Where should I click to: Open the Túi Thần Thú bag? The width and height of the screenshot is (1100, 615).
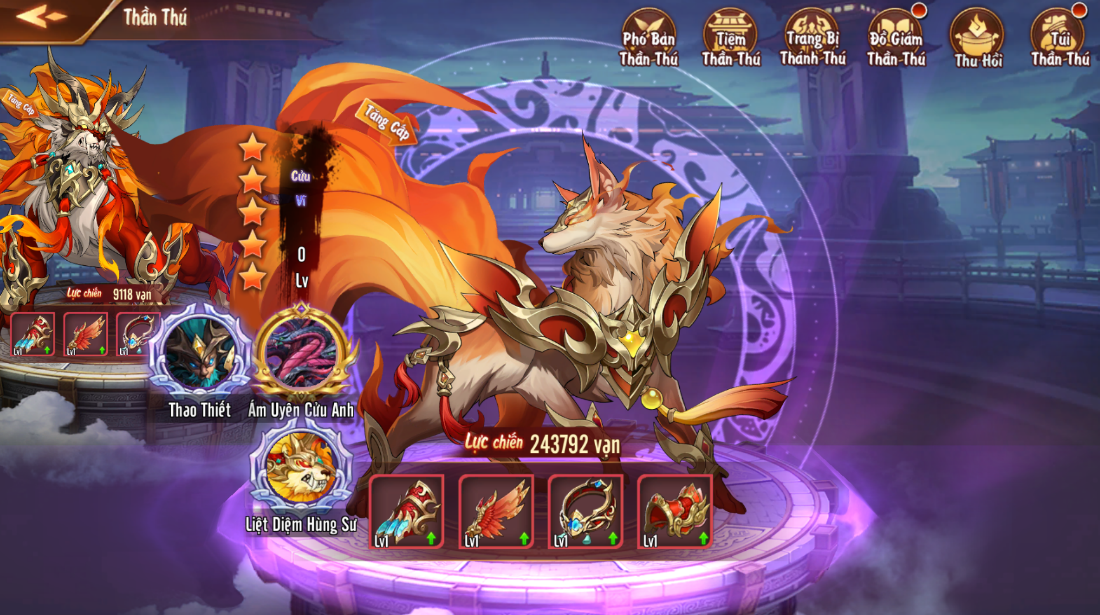click(1059, 37)
